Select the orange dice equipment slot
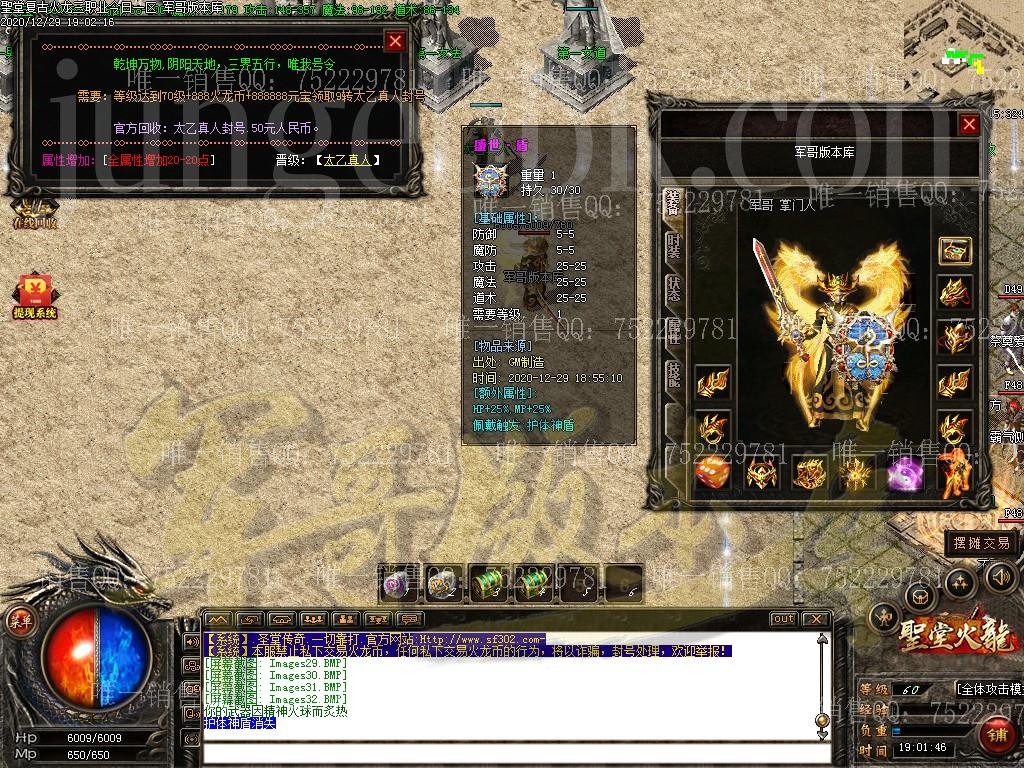 click(712, 471)
